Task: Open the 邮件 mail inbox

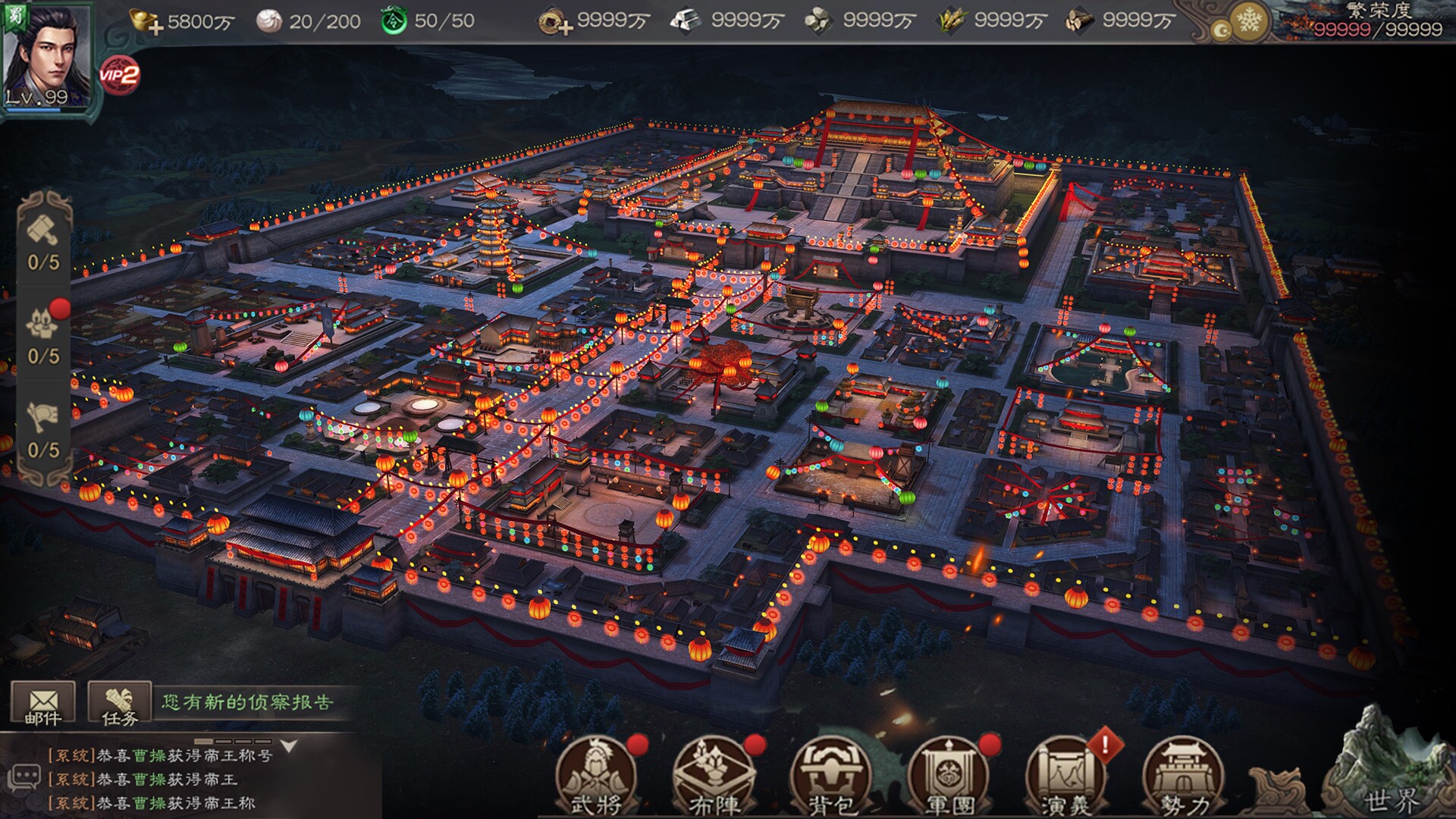Action: (x=42, y=704)
